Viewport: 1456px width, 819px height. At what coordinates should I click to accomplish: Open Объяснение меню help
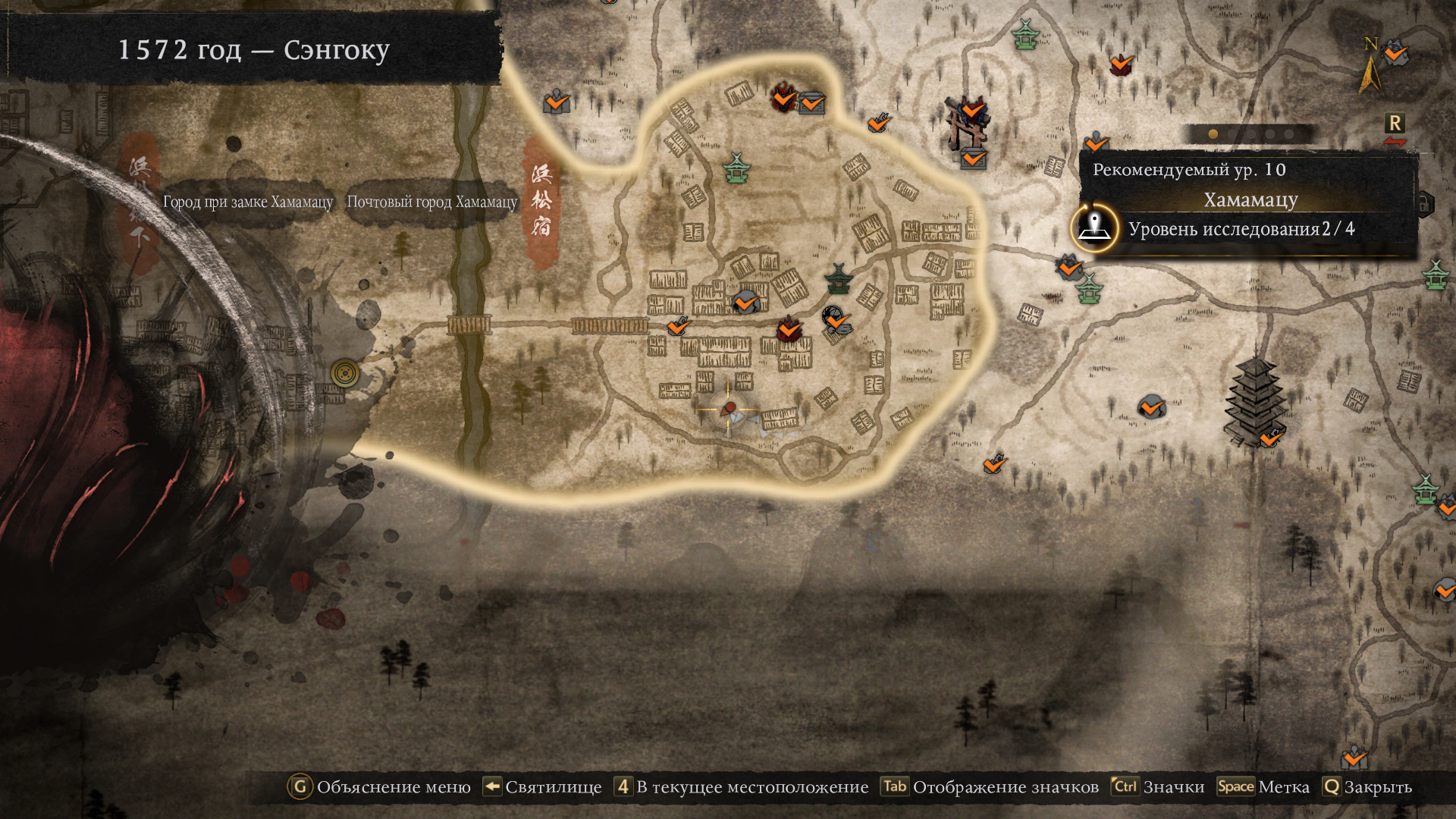(379, 787)
